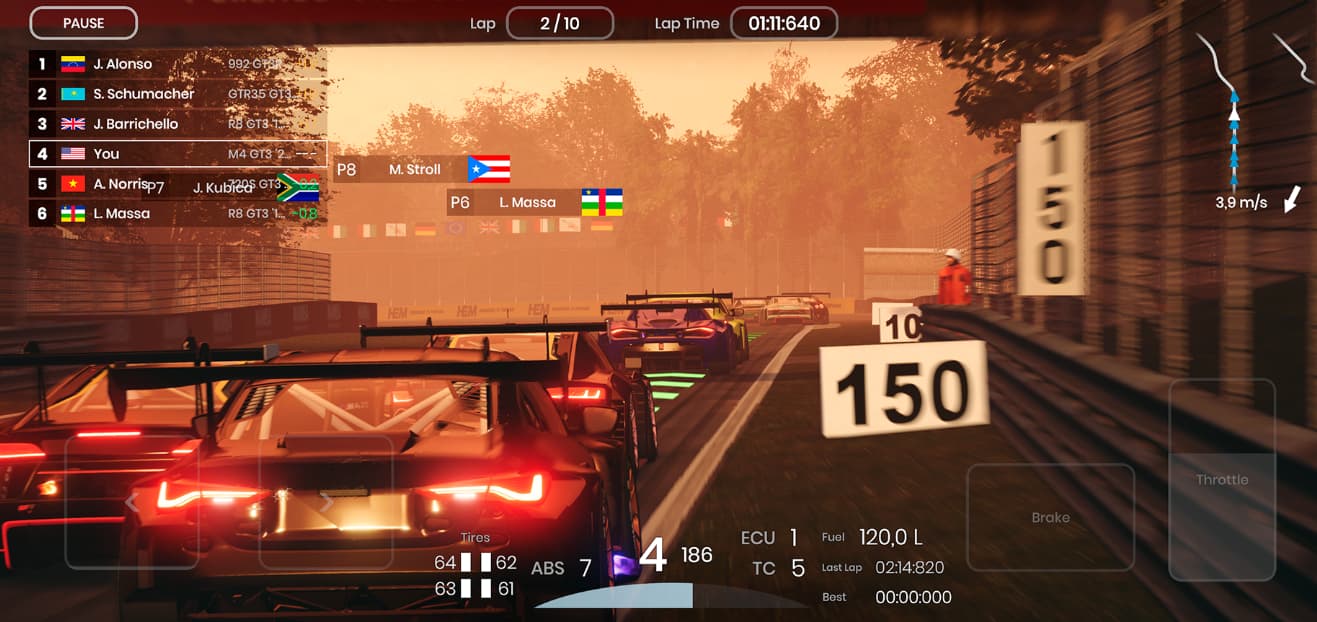Screen dimensions: 1317x622
Task: Steer left with the left arrow pad
Action: [x=130, y=502]
